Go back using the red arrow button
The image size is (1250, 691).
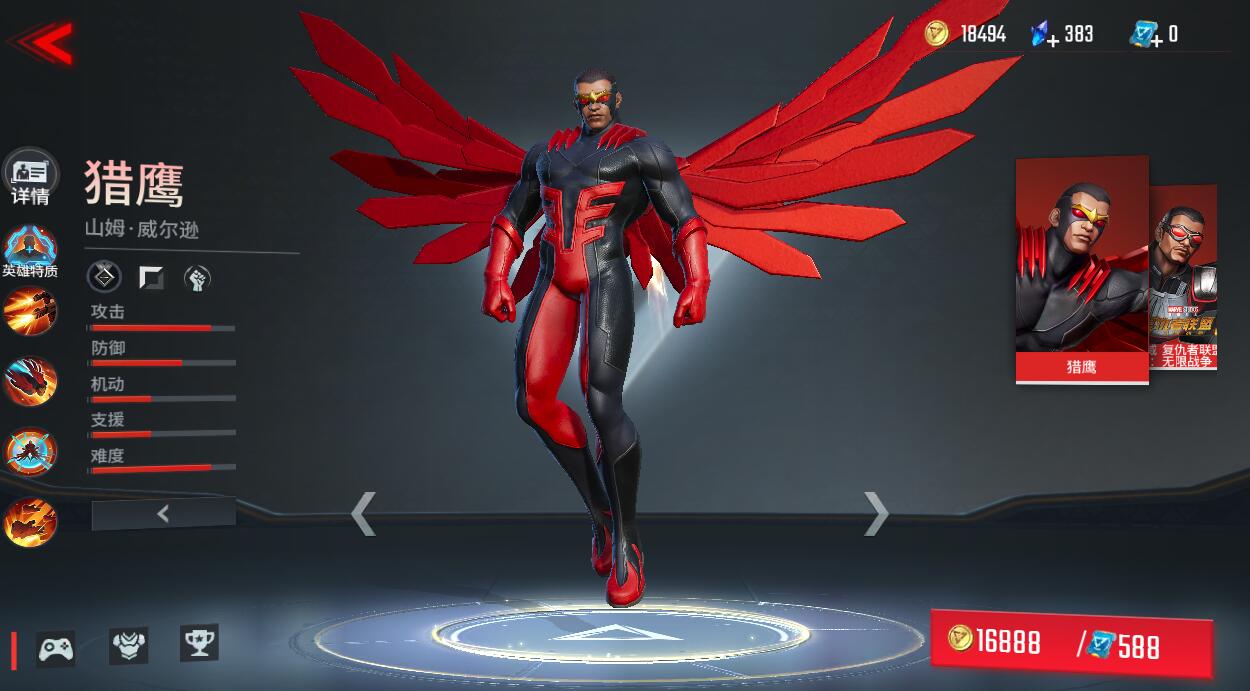[x=42, y=42]
